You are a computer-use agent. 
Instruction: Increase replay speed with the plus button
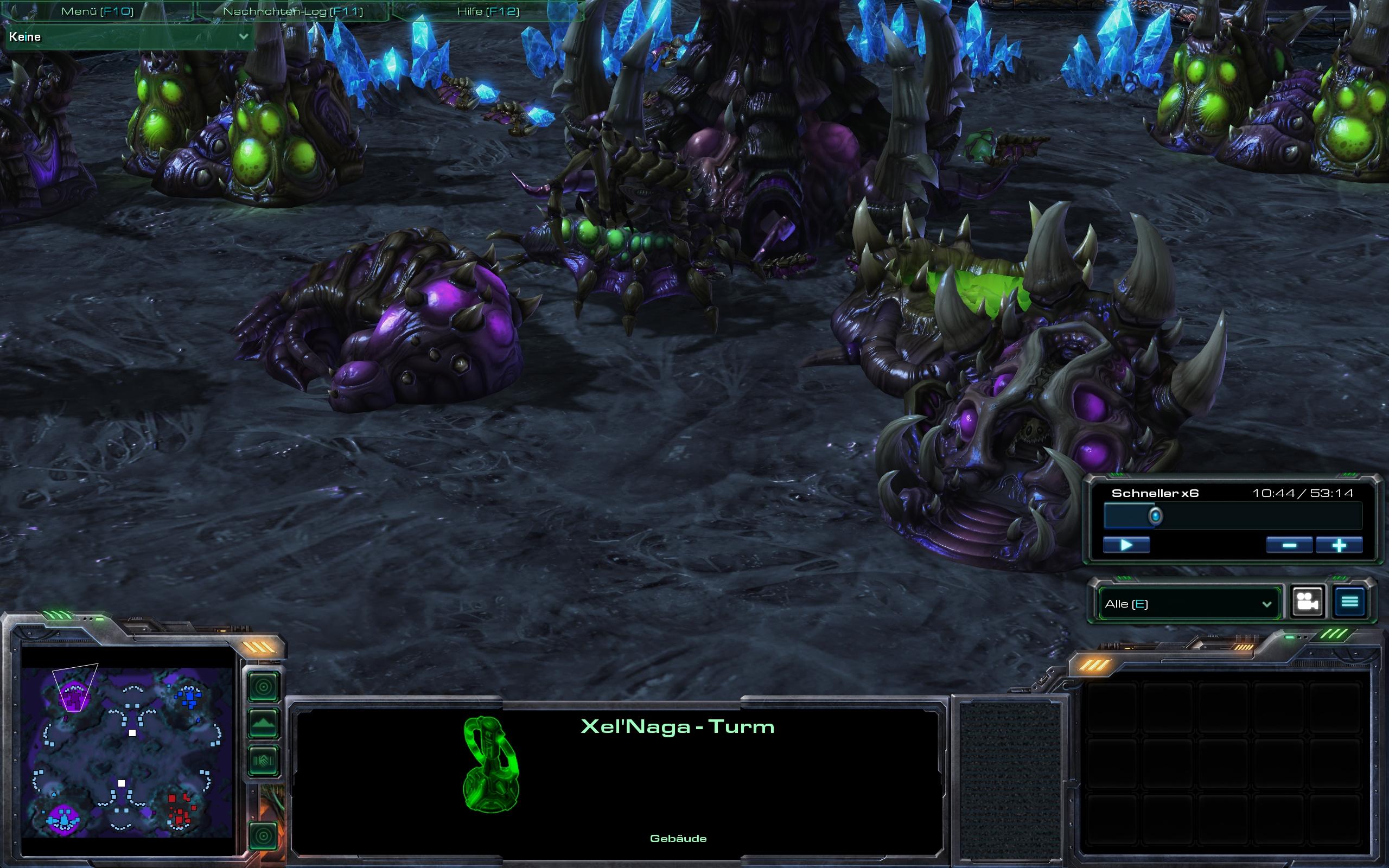pos(1339,545)
